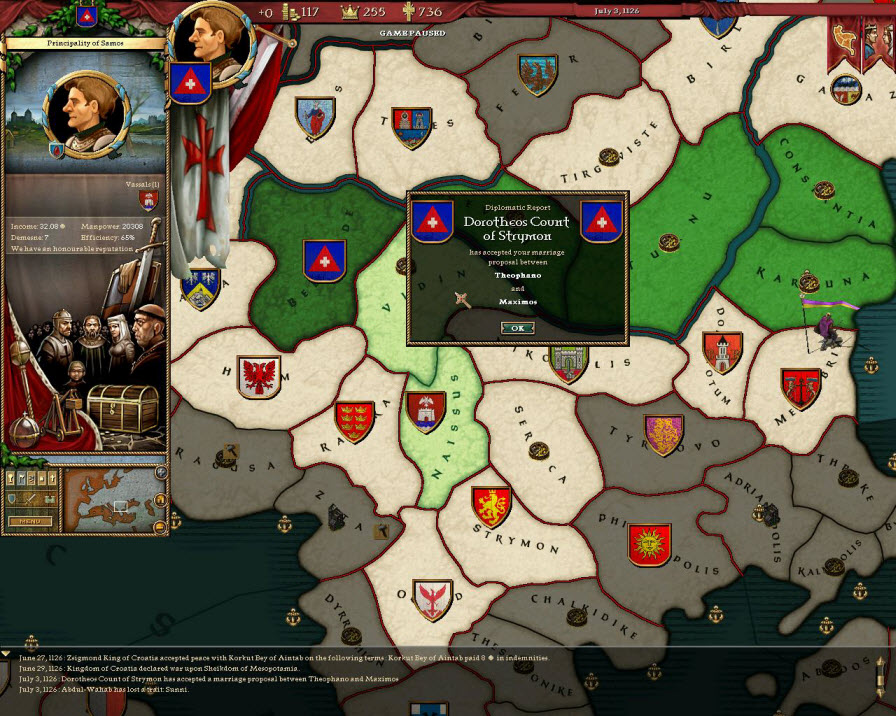
Task: Click the top round button beside the minimap
Action: [161, 473]
